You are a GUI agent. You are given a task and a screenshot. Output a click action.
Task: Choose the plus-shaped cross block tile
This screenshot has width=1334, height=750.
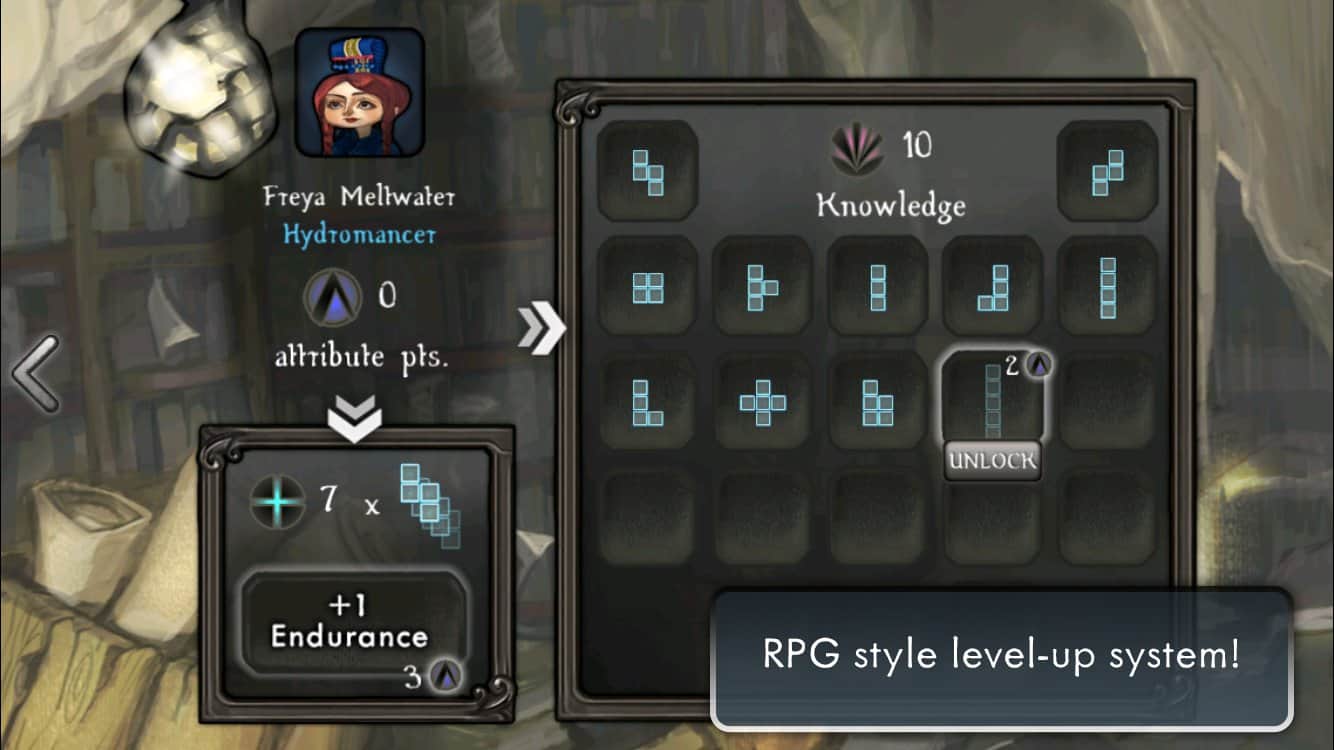(x=762, y=402)
